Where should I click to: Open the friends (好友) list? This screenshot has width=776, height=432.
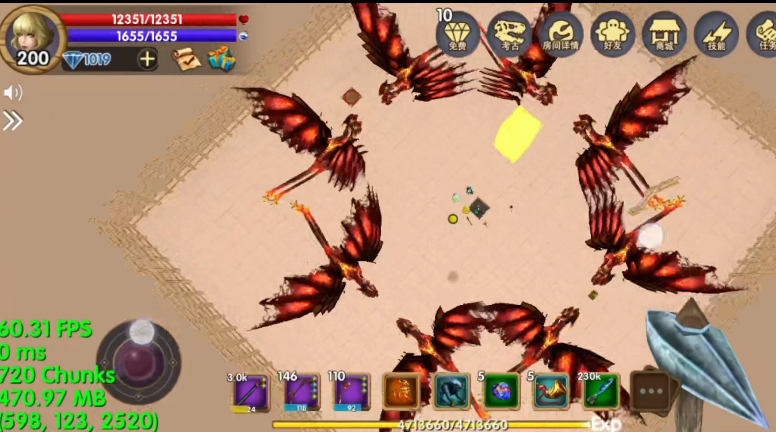[613, 35]
